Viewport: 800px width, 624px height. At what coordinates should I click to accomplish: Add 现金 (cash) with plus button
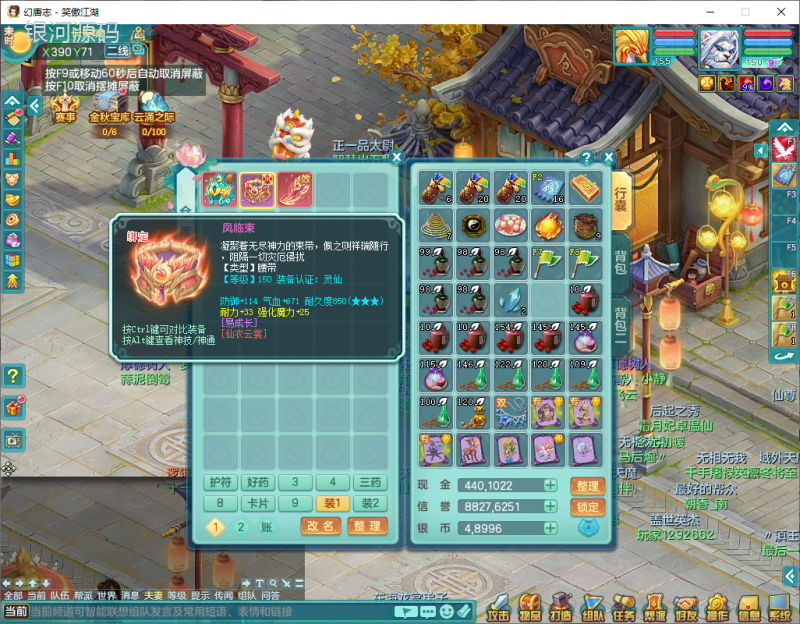click(550, 485)
